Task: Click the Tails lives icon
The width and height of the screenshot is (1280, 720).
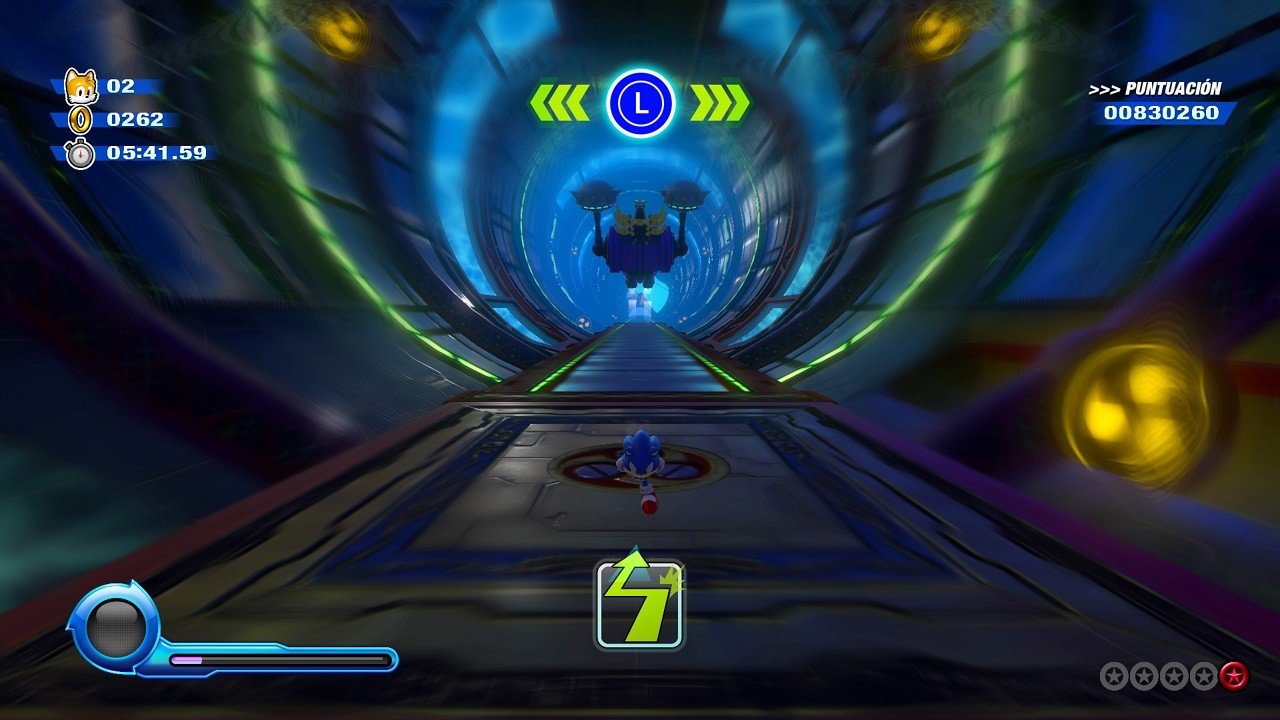Action: pyautogui.click(x=79, y=87)
